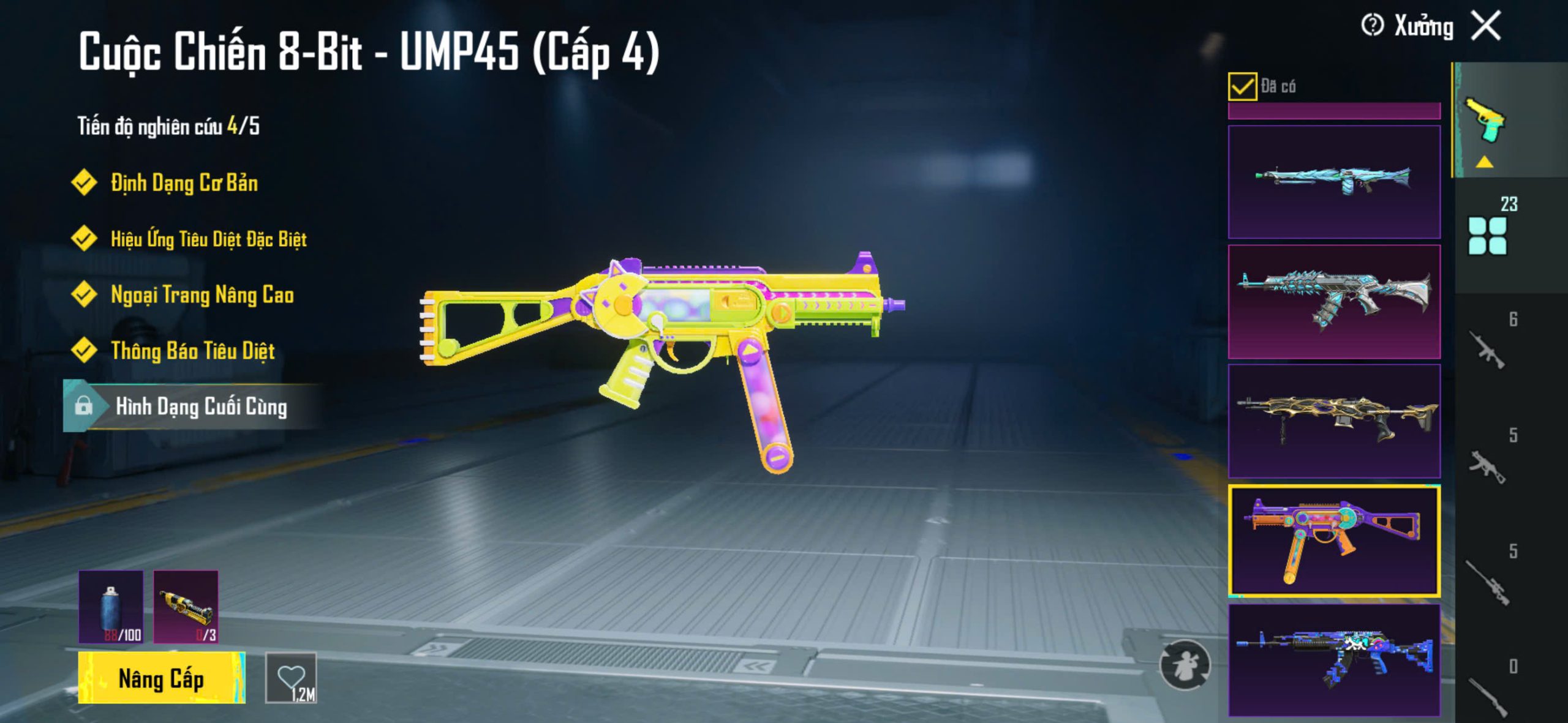Select the Thông Báo Tiêu Diệt stage
Image resolution: width=1568 pixels, height=723 pixels.
pyautogui.click(x=192, y=351)
